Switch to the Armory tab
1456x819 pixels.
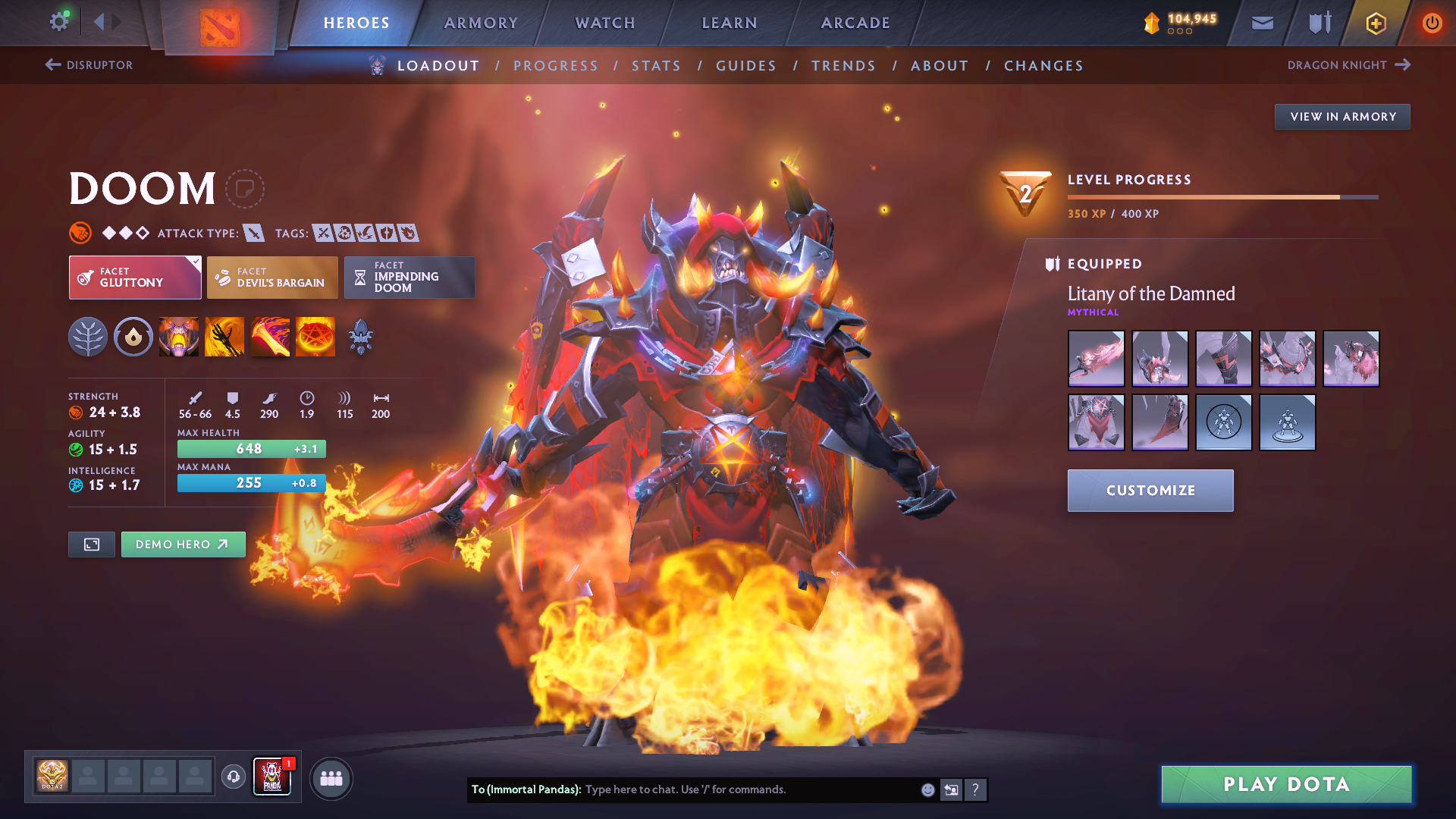(481, 23)
